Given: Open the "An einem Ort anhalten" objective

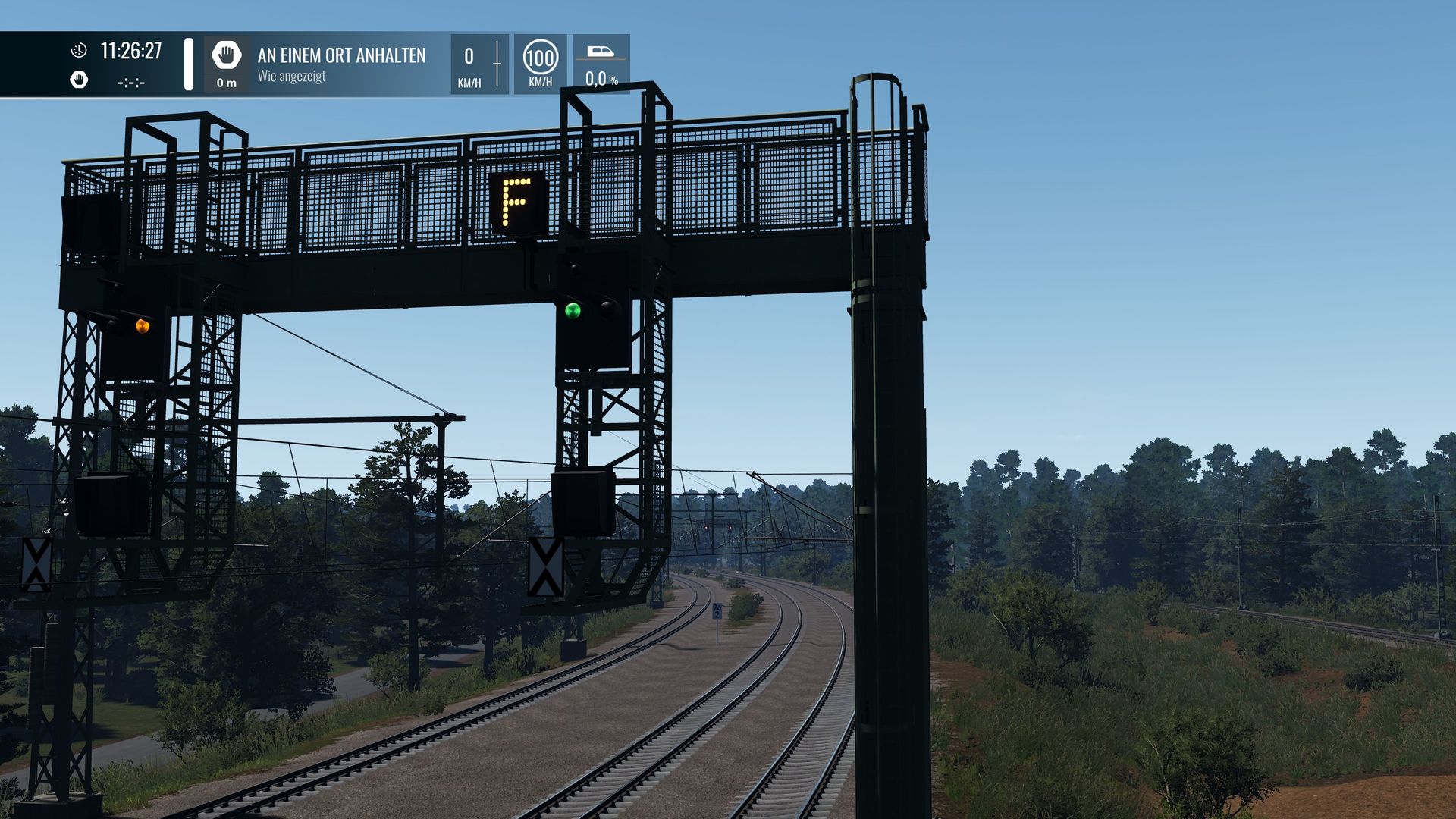Looking at the screenshot, I should point(341,55).
